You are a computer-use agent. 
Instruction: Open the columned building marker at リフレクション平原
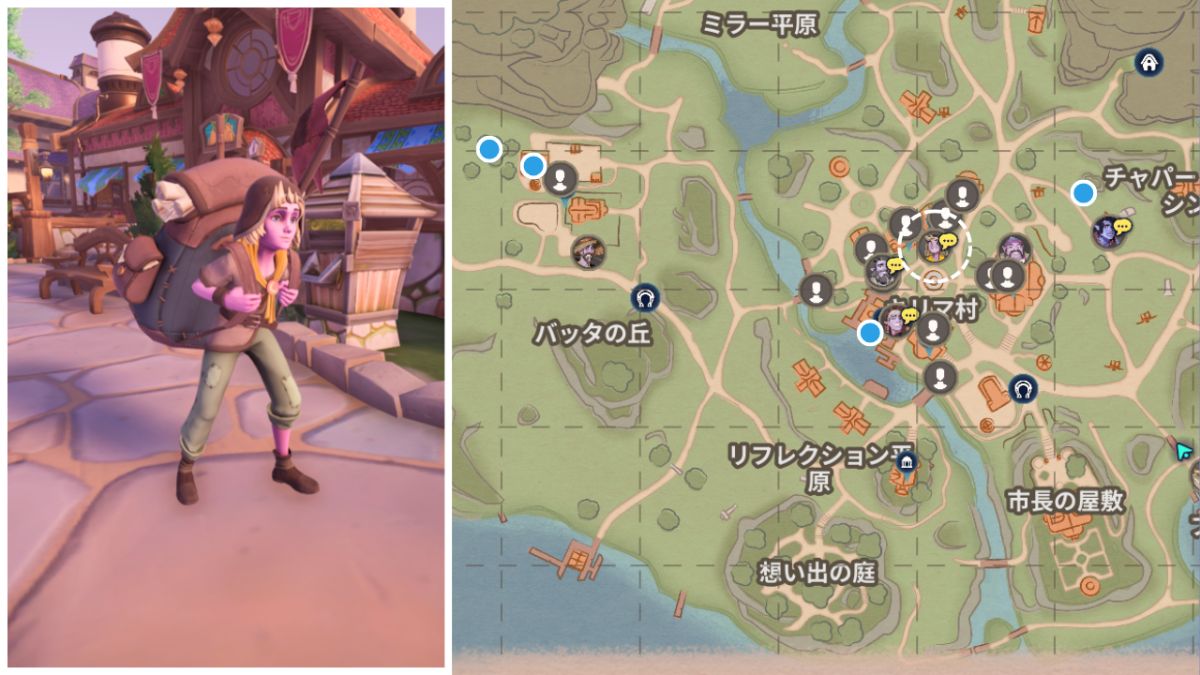(x=907, y=462)
